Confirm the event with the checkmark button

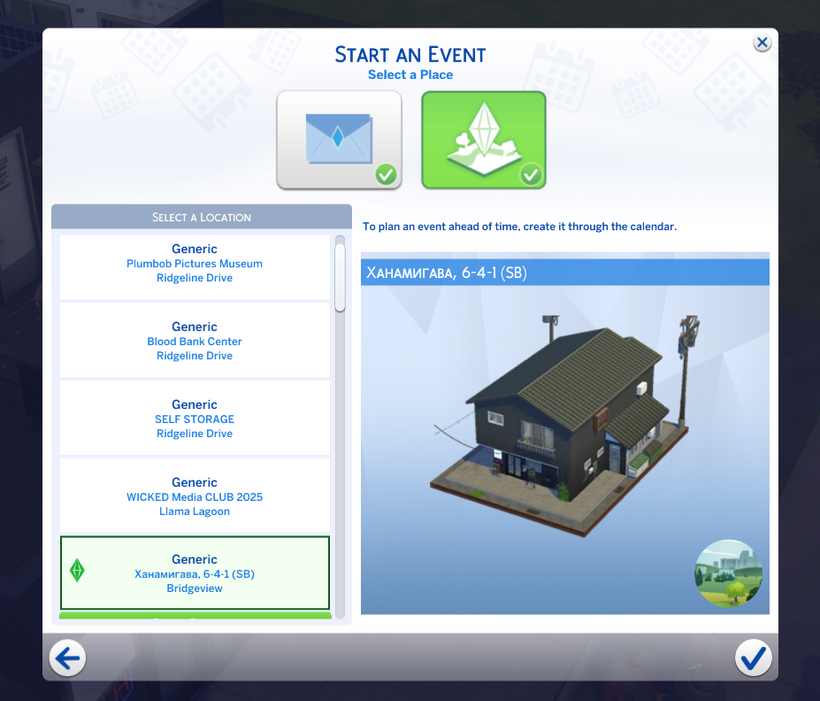pyautogui.click(x=752, y=657)
